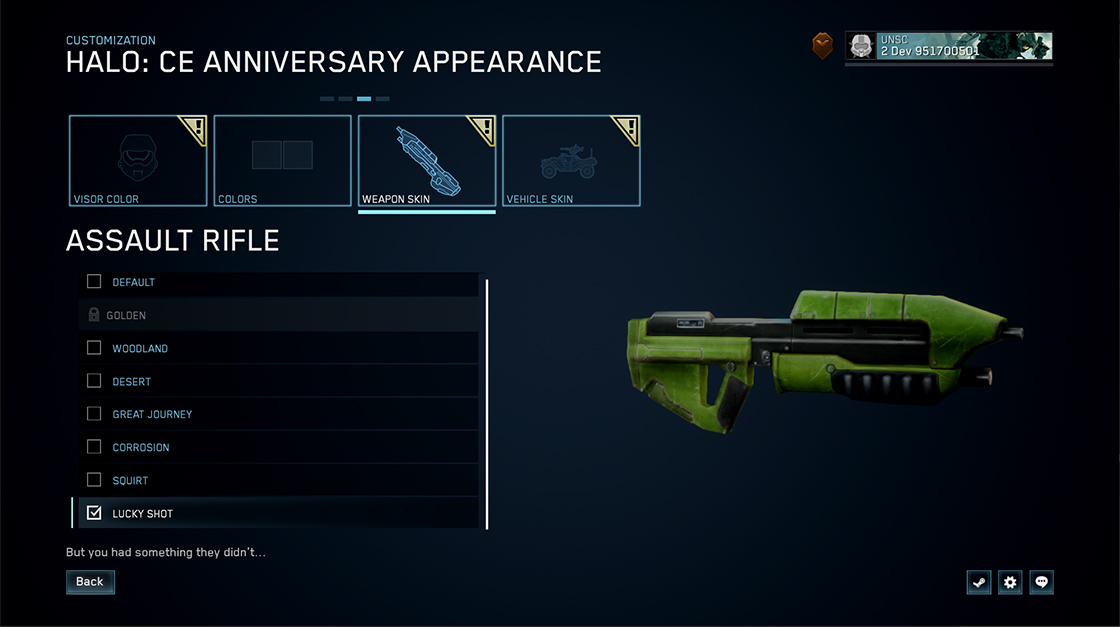Open settings via the gear icon
Screen dimensions: 1120x627
tap(1010, 582)
